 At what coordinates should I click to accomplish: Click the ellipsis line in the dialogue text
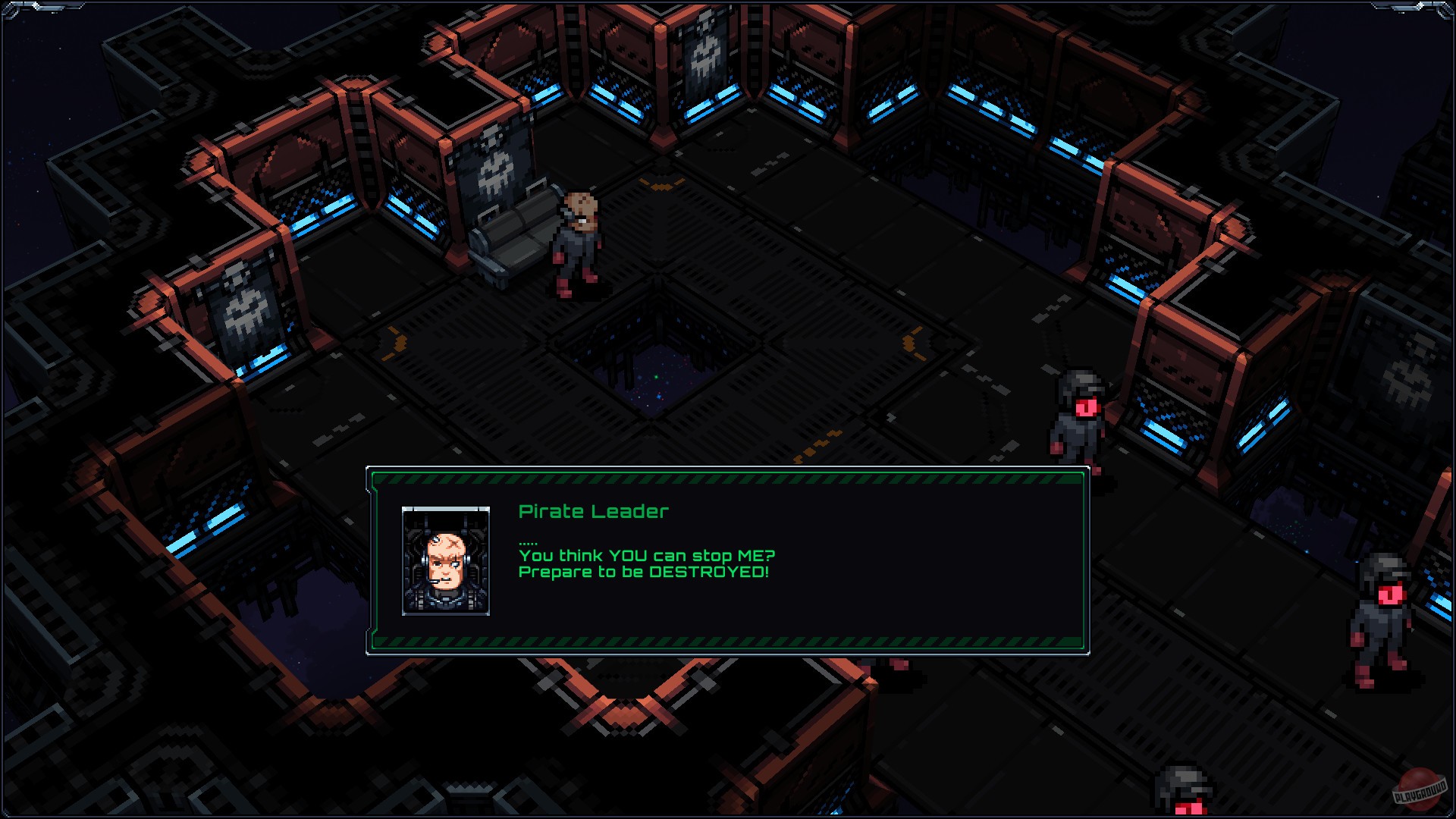coord(527,542)
